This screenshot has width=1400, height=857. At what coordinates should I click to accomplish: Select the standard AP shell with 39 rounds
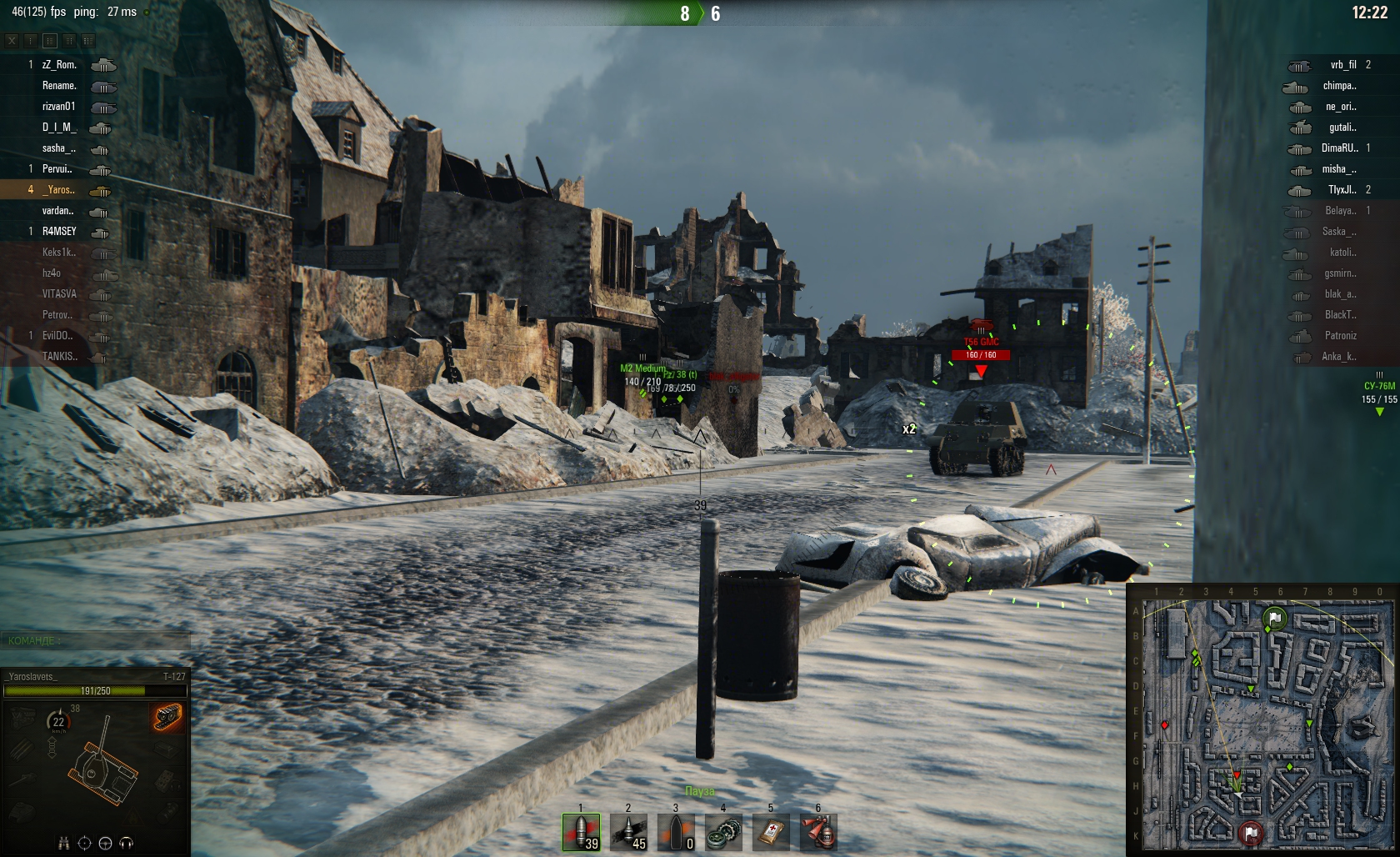581,832
